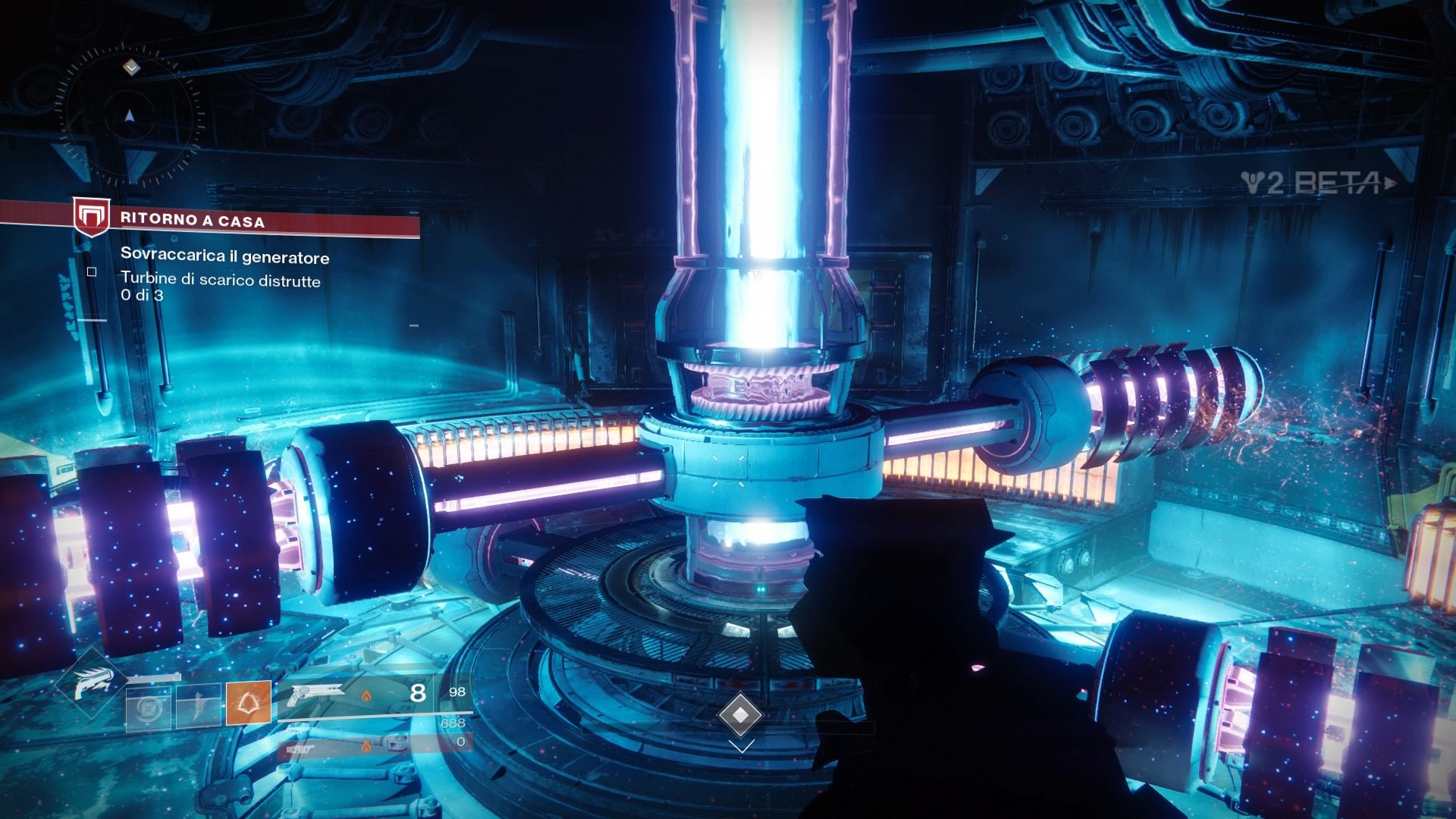This screenshot has width=1456, height=819.
Task: Click the circular radar display
Action: click(130, 115)
